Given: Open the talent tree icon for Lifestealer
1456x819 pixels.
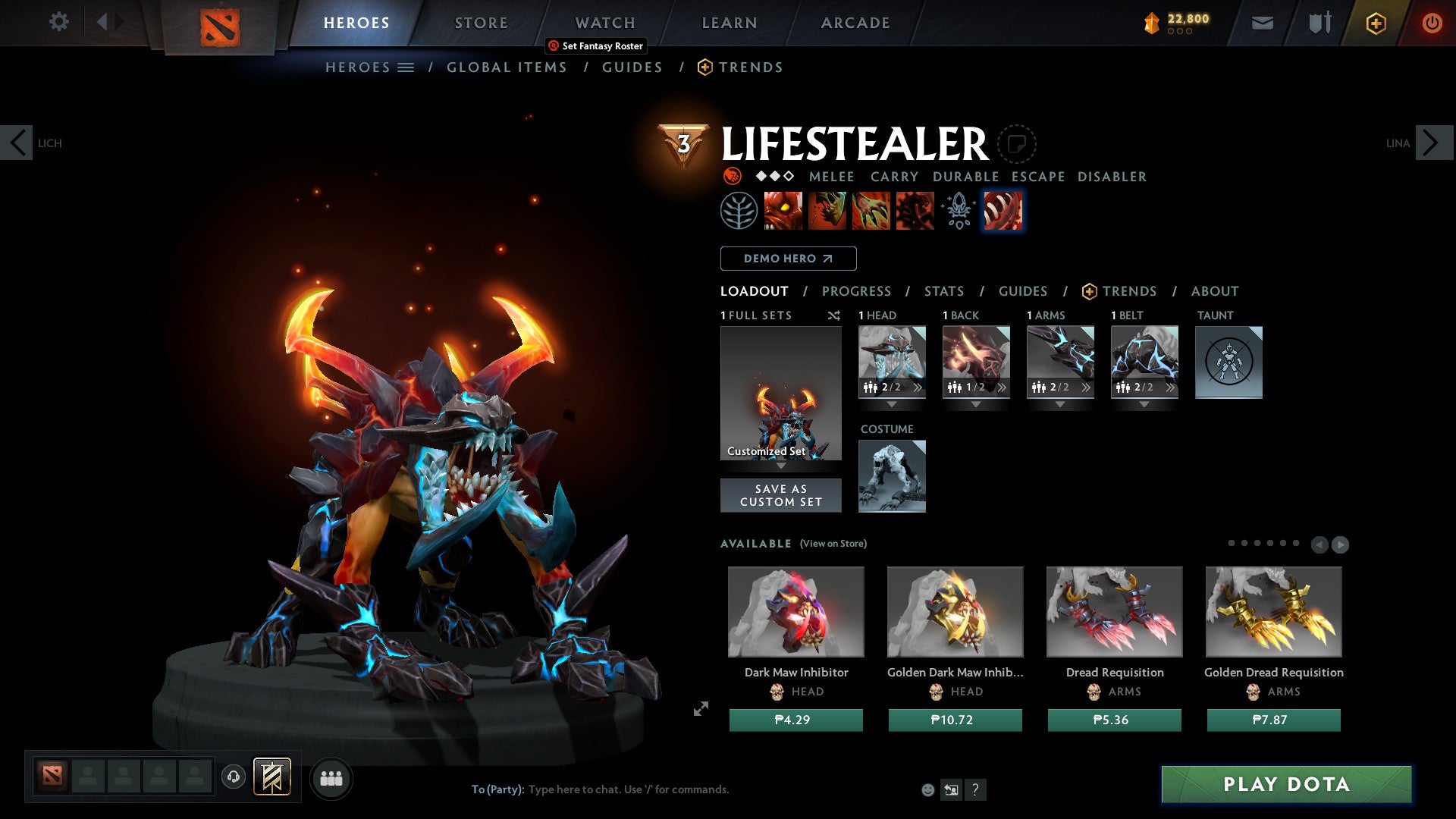Looking at the screenshot, I should (738, 211).
